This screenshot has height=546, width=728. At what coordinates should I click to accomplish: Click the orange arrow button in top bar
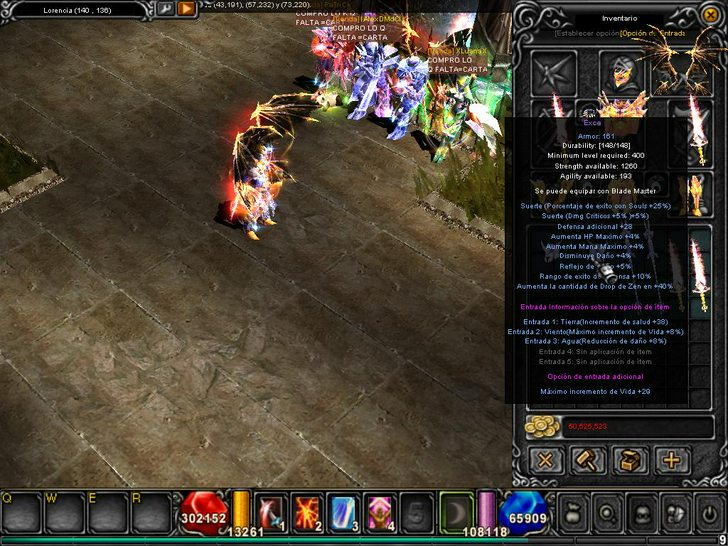187,8
